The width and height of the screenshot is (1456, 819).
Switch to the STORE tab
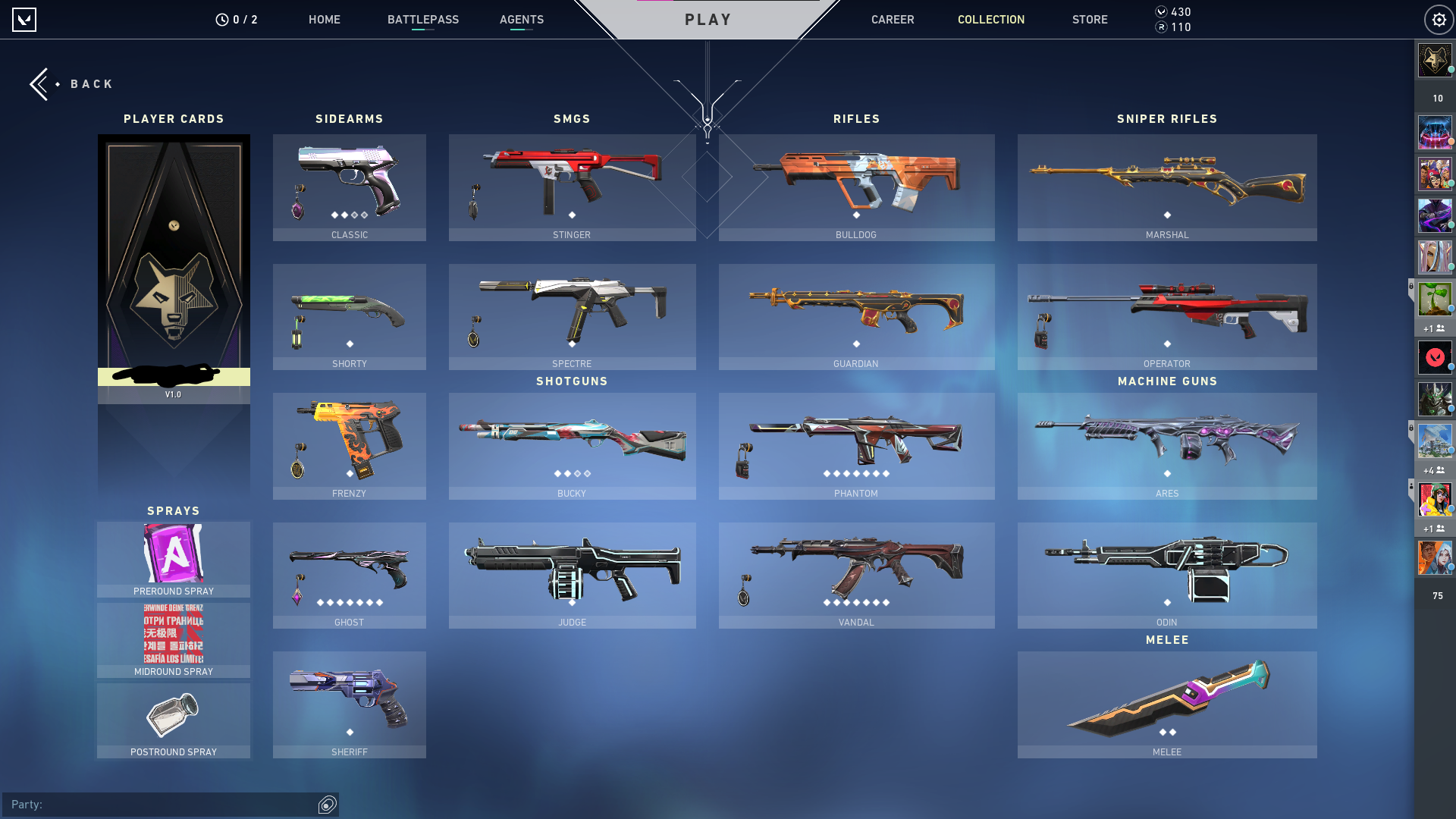[1090, 20]
